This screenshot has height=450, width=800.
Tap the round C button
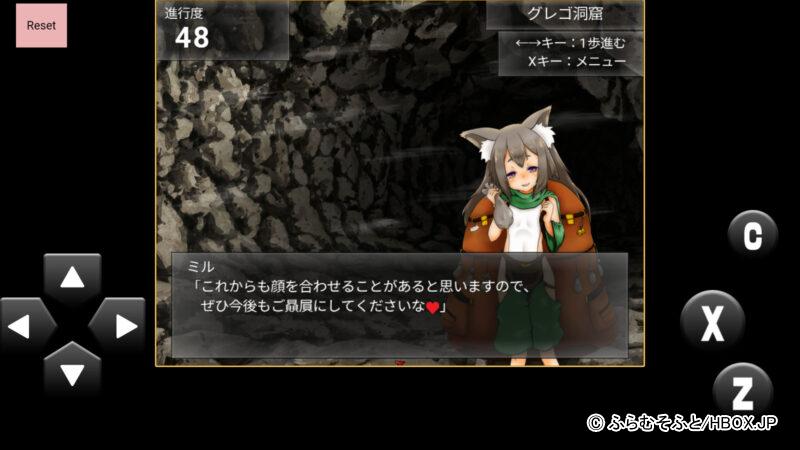pos(752,236)
